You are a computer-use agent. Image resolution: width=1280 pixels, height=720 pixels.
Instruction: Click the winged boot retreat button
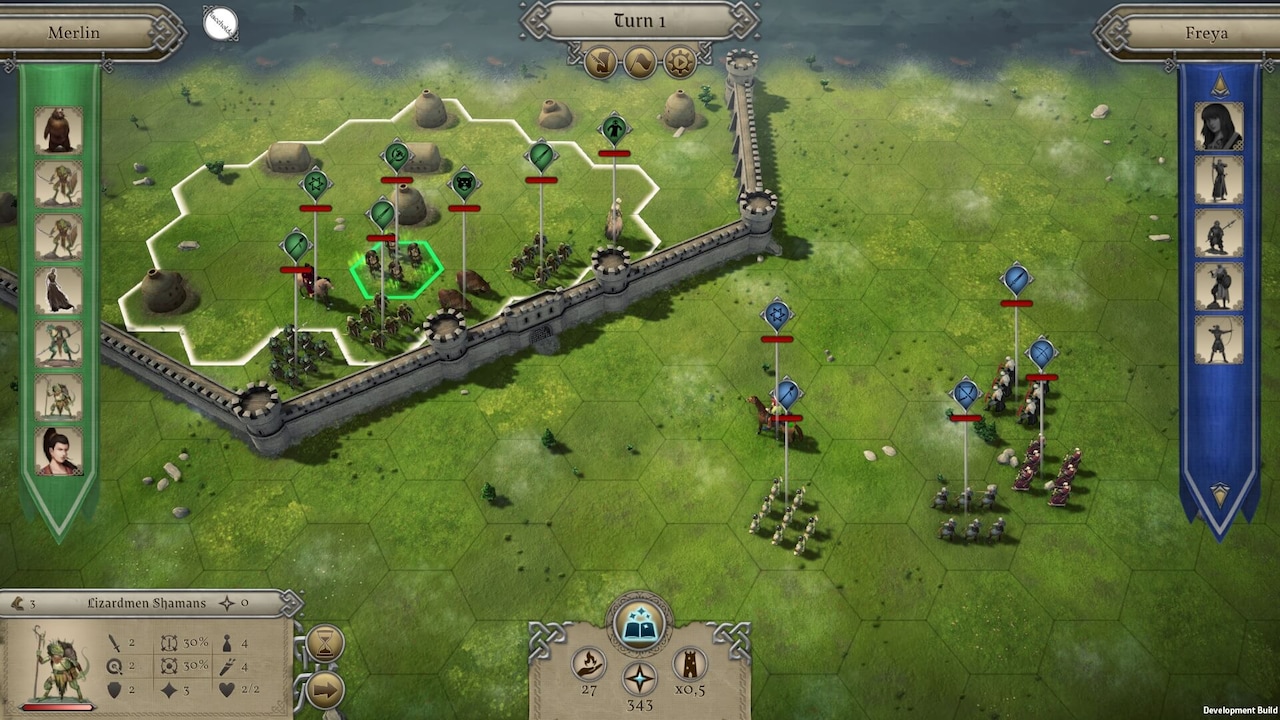pyautogui.click(x=601, y=63)
